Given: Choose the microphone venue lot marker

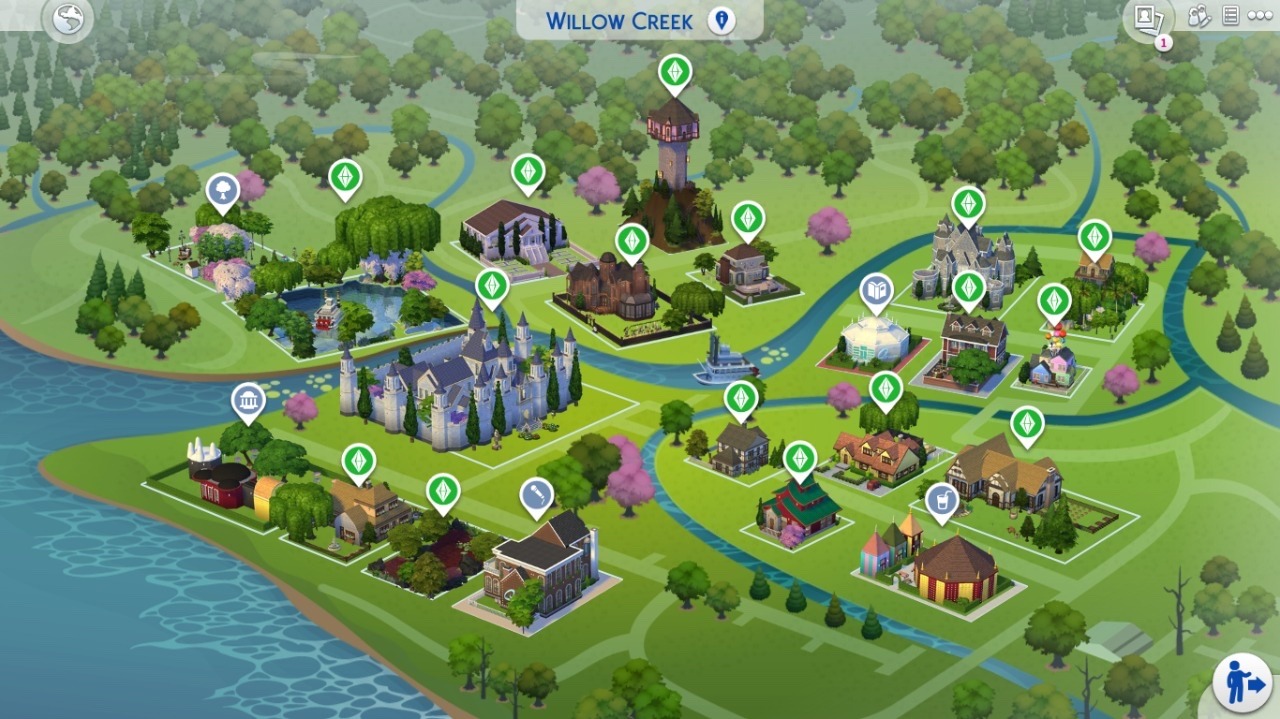Looking at the screenshot, I should point(537,495).
